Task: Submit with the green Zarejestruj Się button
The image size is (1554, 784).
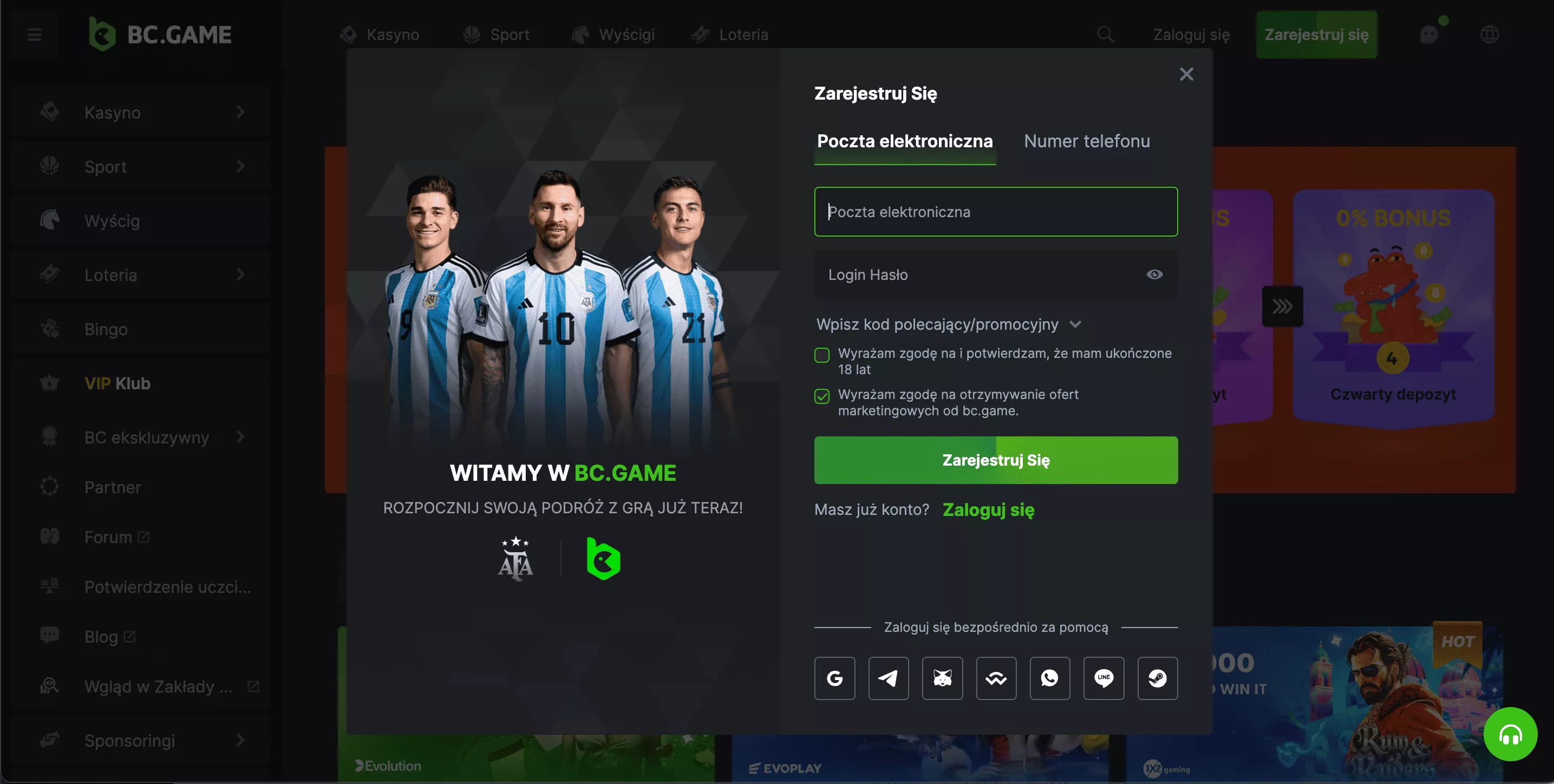Action: [x=995, y=460]
